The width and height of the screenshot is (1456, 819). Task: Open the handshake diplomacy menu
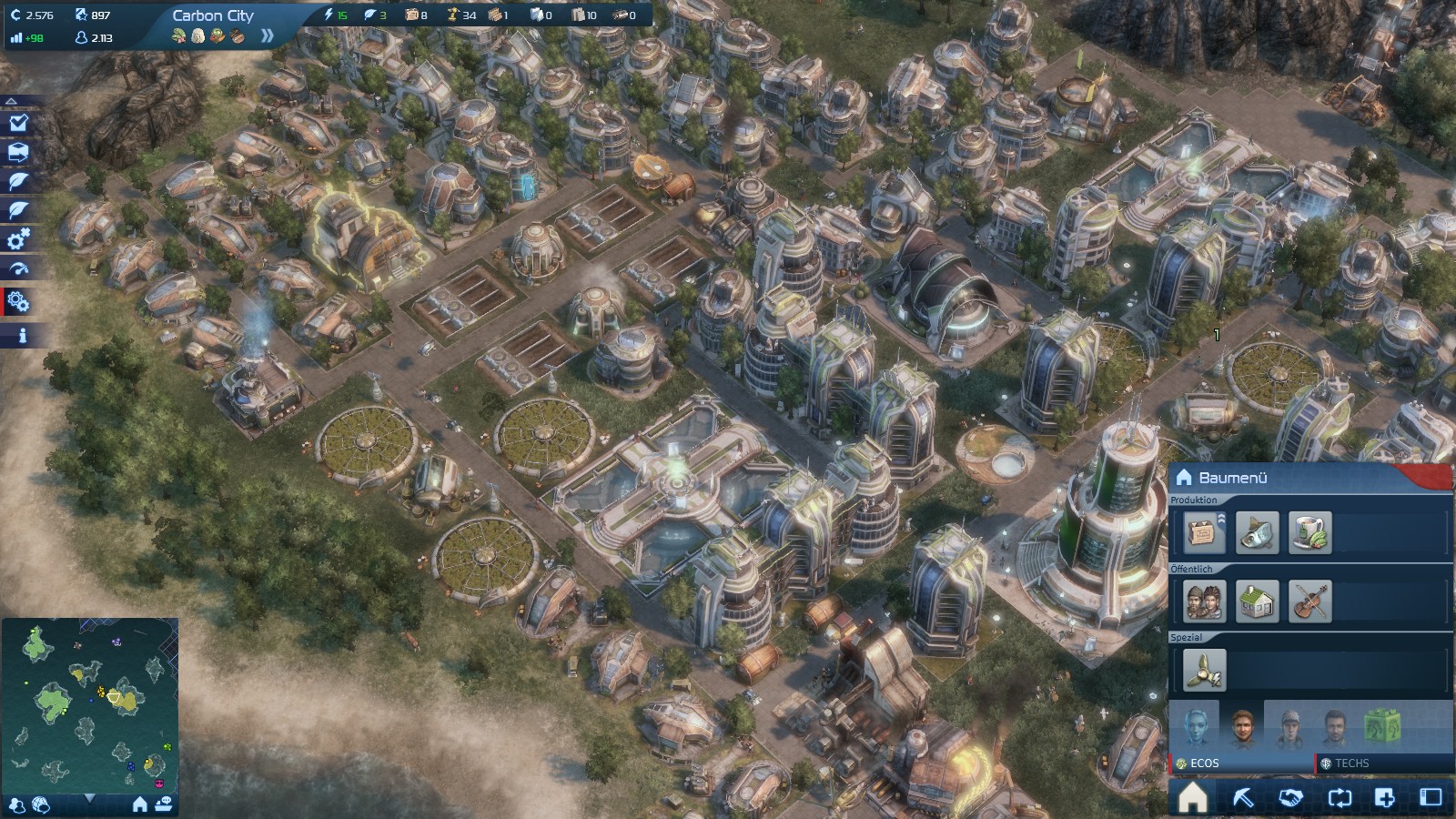[1290, 798]
